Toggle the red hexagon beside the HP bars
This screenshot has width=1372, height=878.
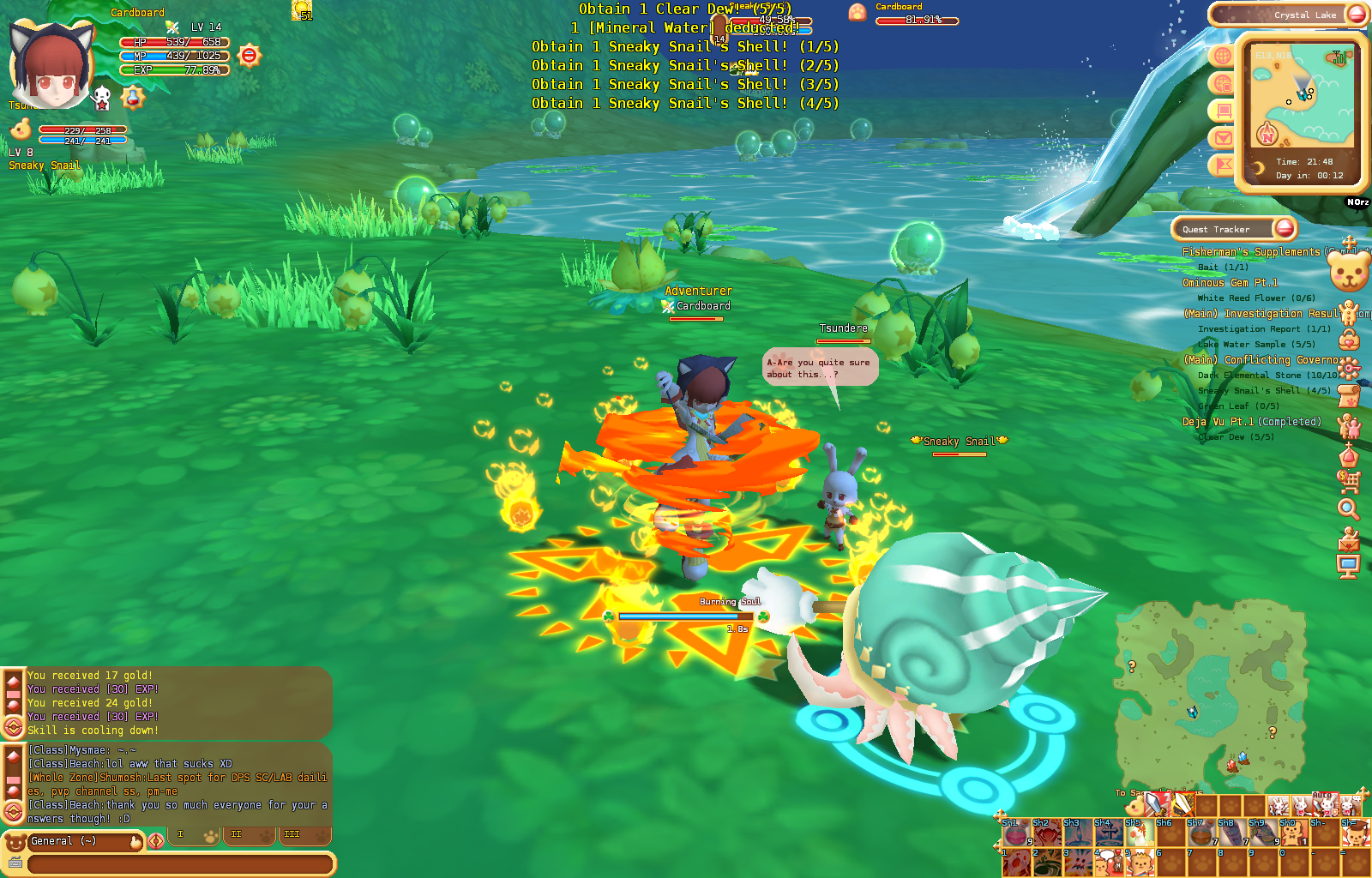(x=249, y=53)
